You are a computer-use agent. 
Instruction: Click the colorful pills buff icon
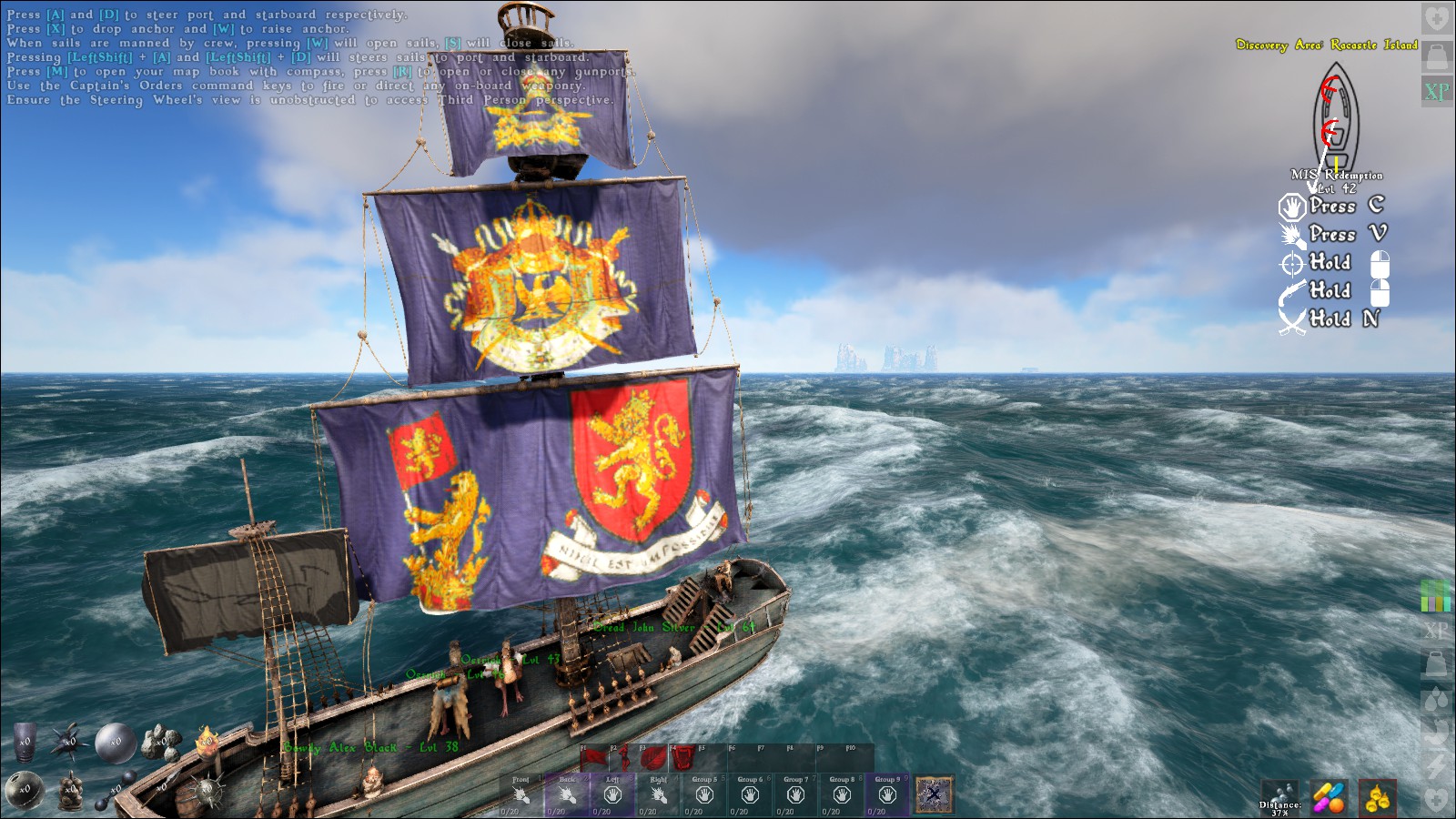[1329, 797]
